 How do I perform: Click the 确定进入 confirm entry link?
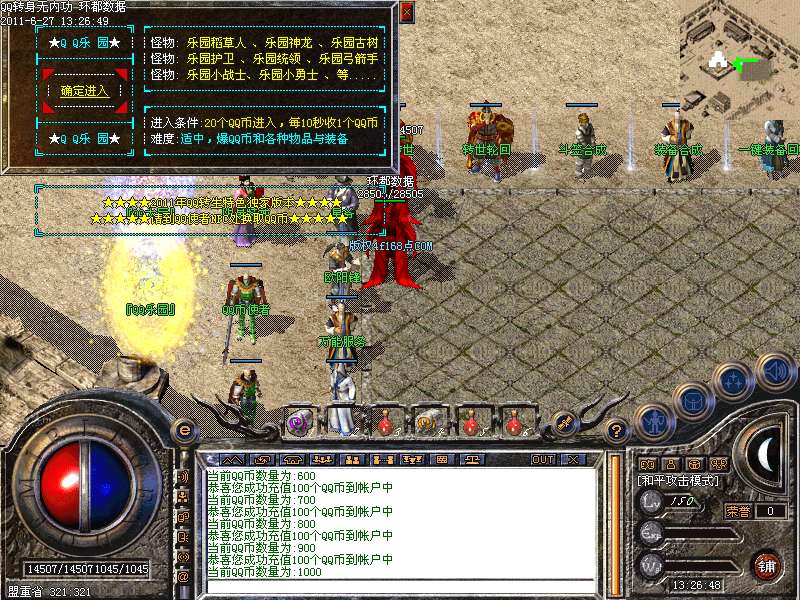pyautogui.click(x=85, y=91)
